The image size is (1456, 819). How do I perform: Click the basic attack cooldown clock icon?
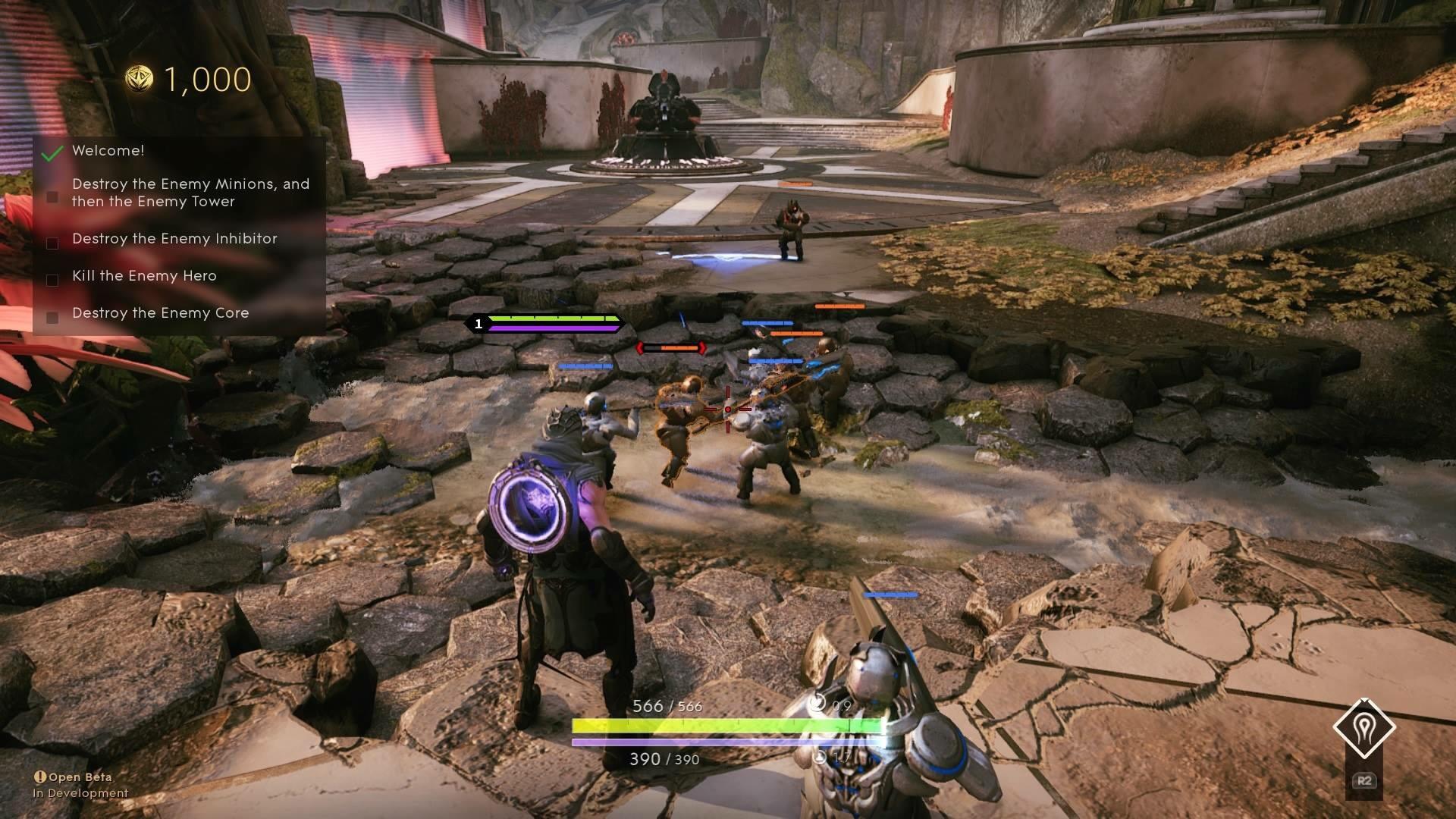click(818, 703)
